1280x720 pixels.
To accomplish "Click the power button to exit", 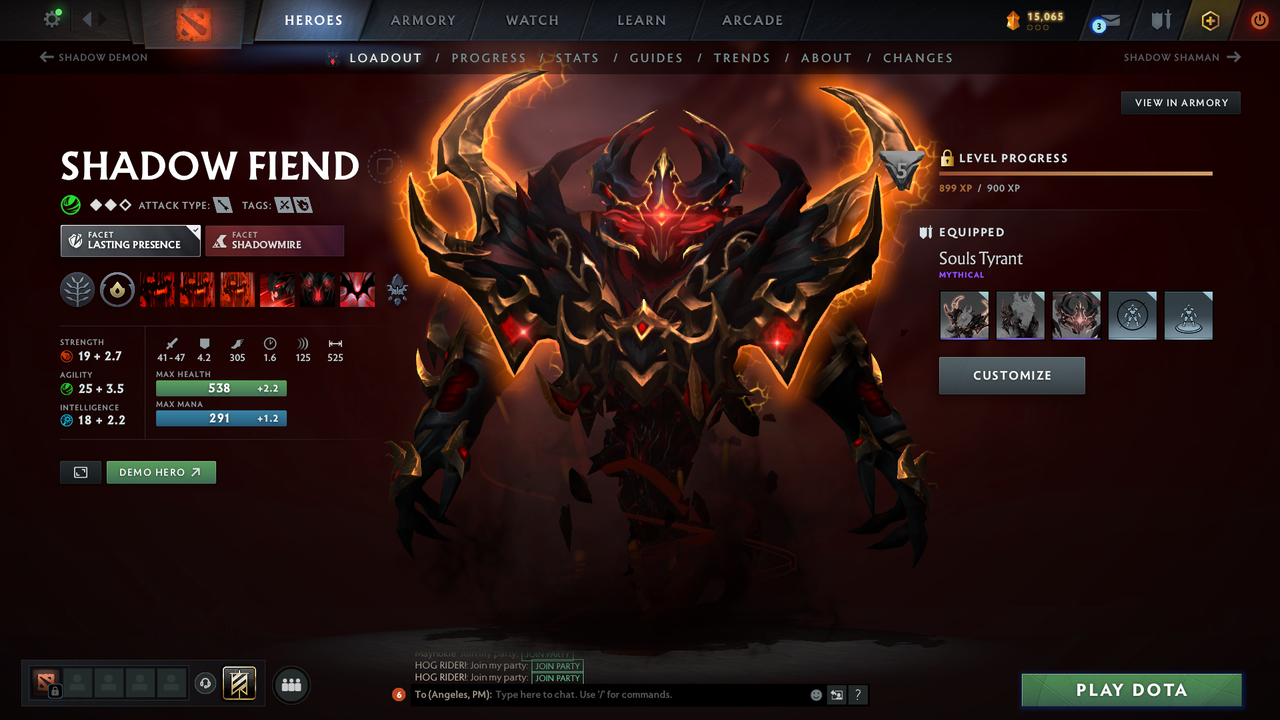I will pos(1258,19).
